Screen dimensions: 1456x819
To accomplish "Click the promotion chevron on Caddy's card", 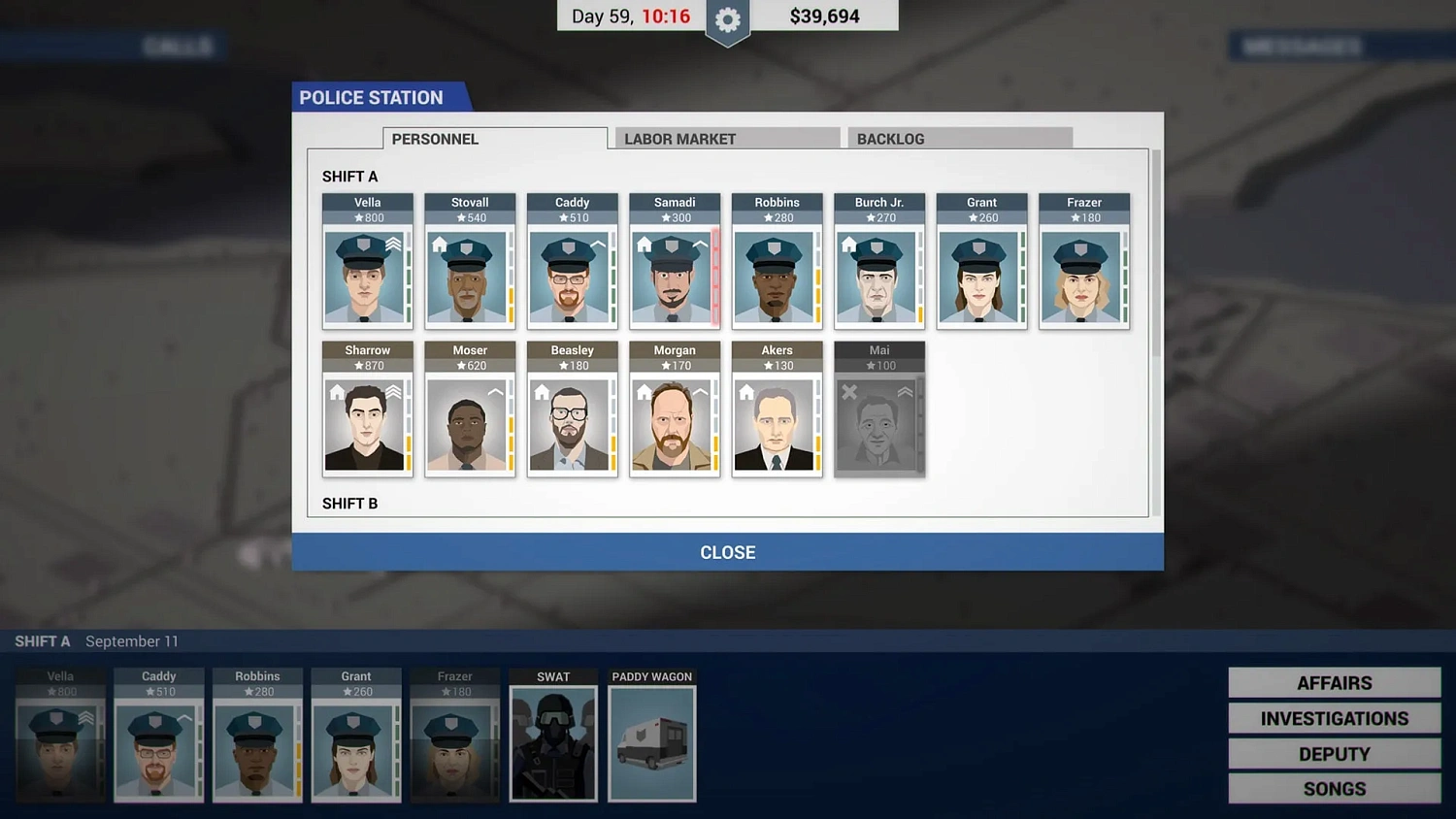I will [597, 244].
